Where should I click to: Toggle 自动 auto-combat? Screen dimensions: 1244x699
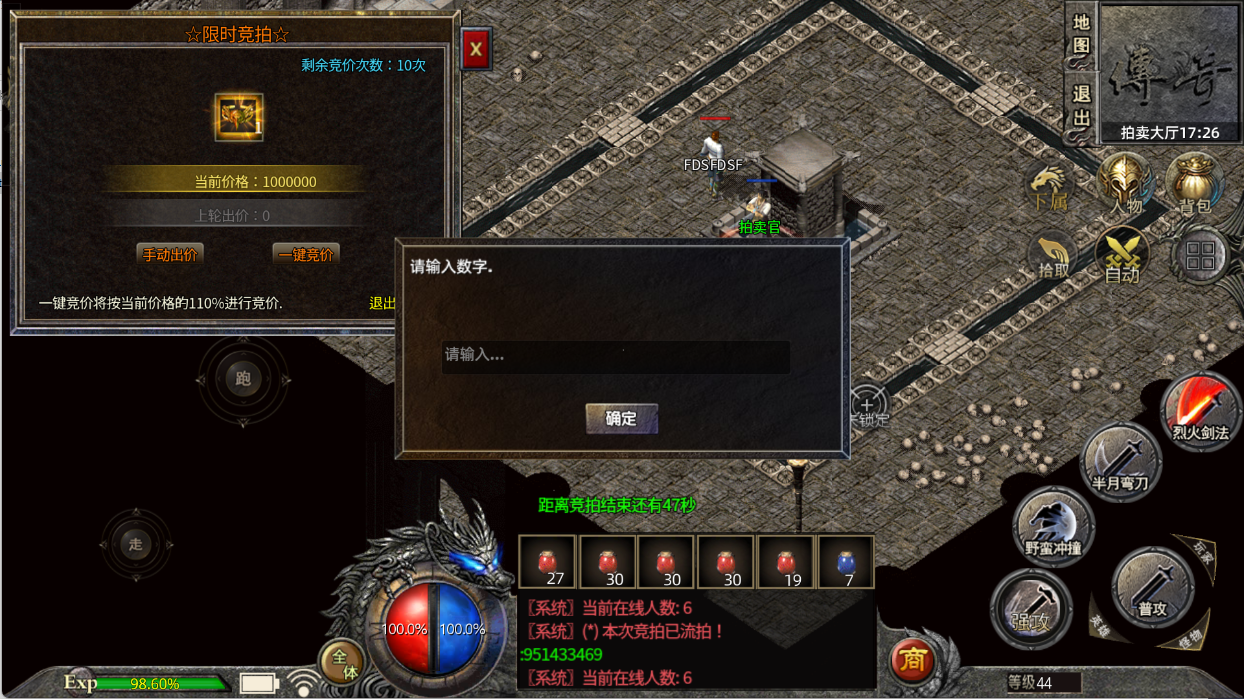tap(1122, 256)
